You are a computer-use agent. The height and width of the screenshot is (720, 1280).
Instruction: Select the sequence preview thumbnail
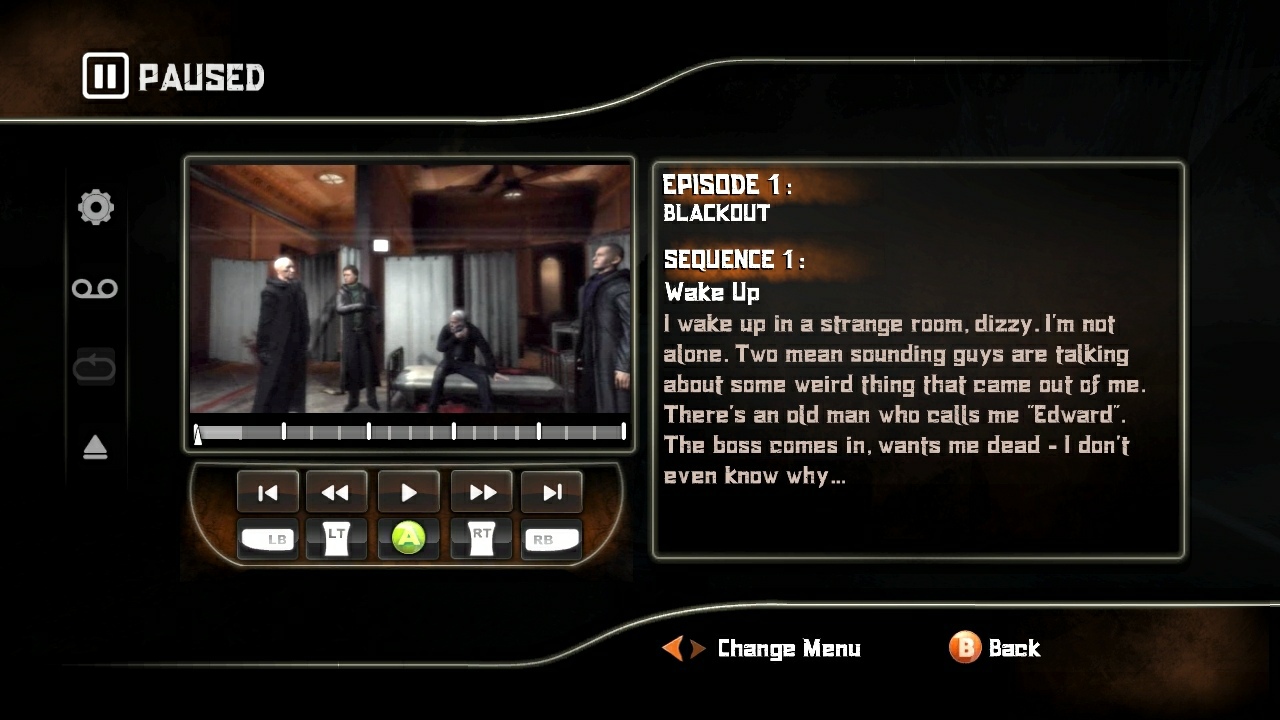click(x=410, y=289)
